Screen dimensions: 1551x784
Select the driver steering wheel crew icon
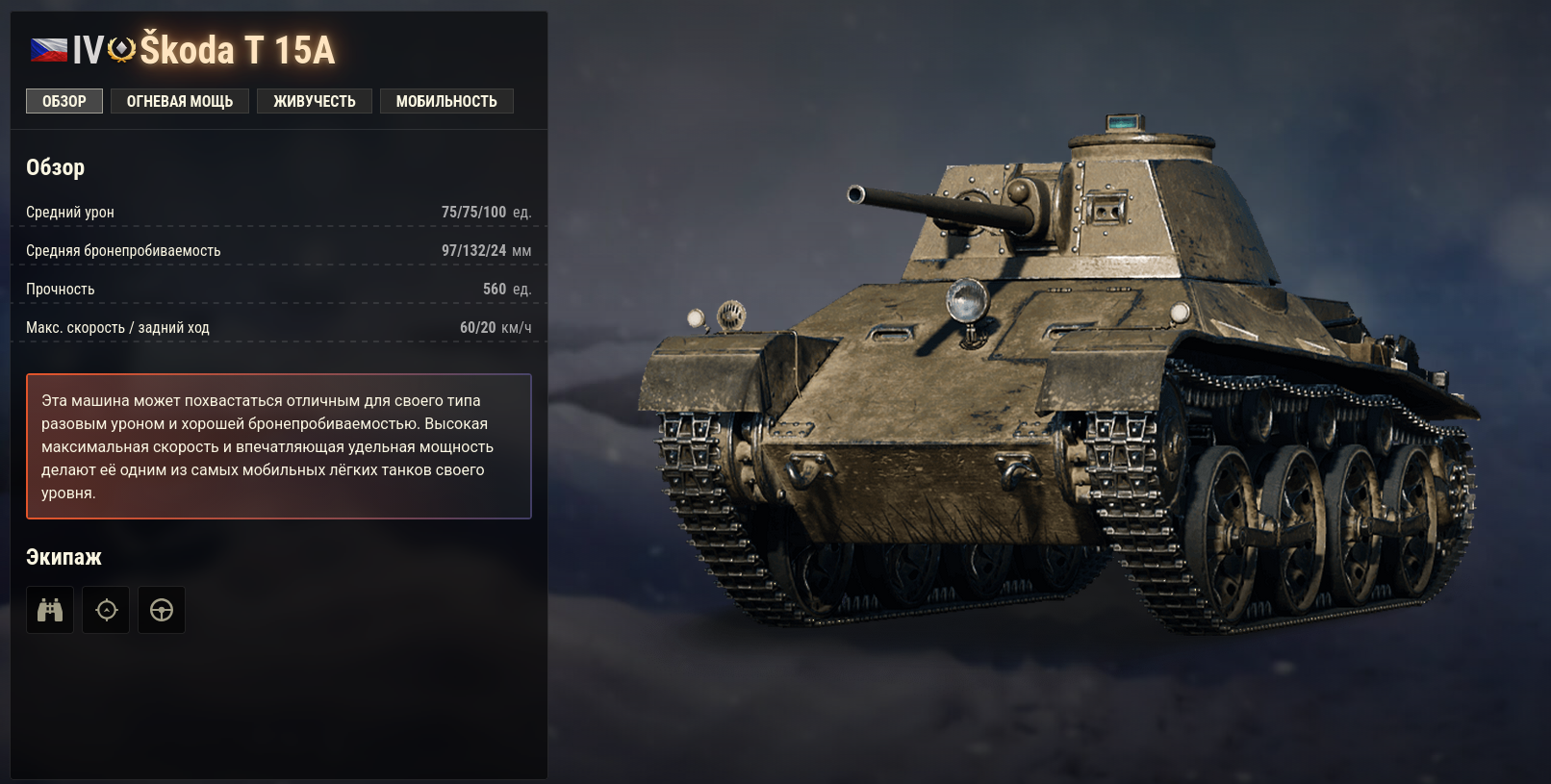point(161,609)
